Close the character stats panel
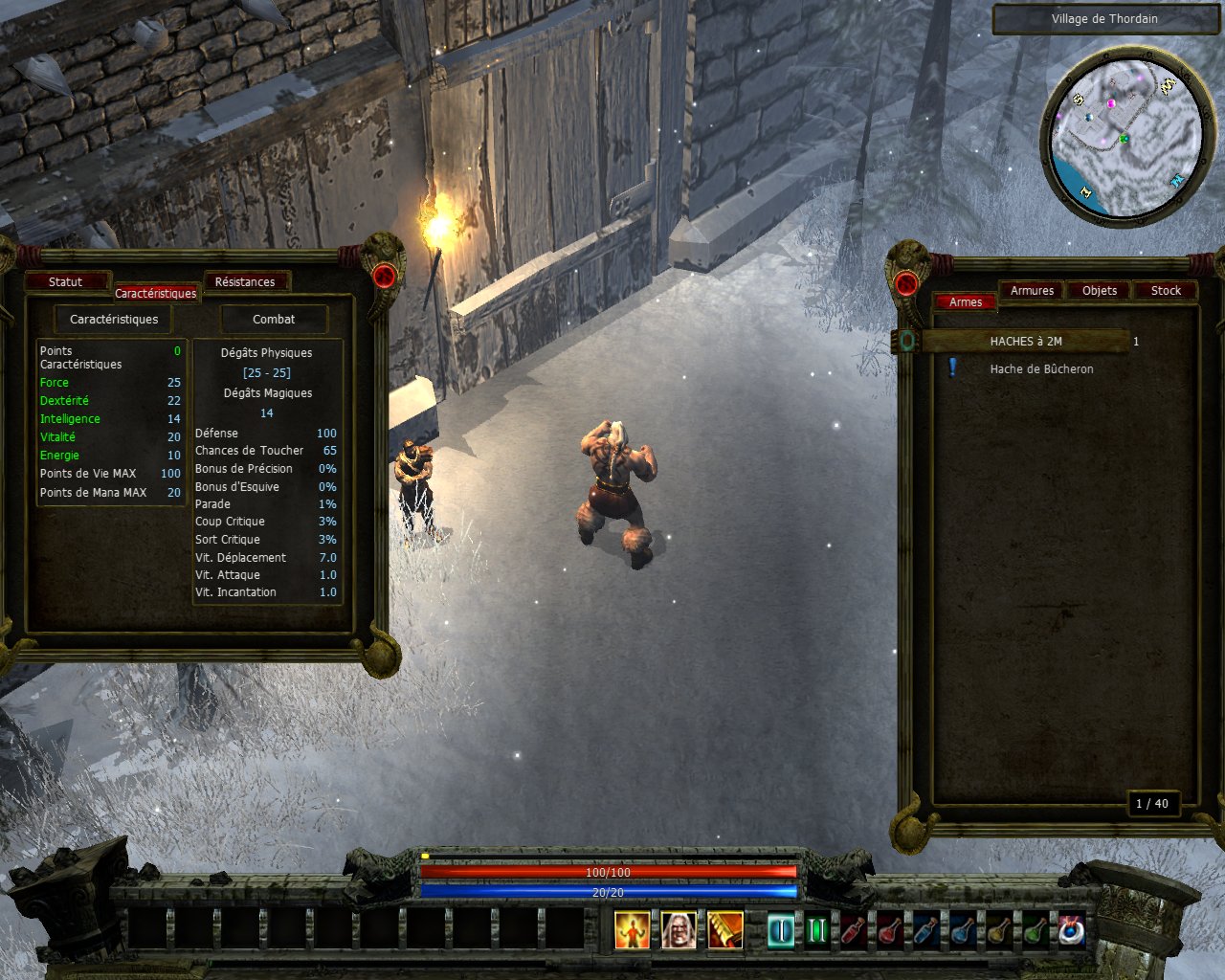The image size is (1225, 980). tap(384, 277)
